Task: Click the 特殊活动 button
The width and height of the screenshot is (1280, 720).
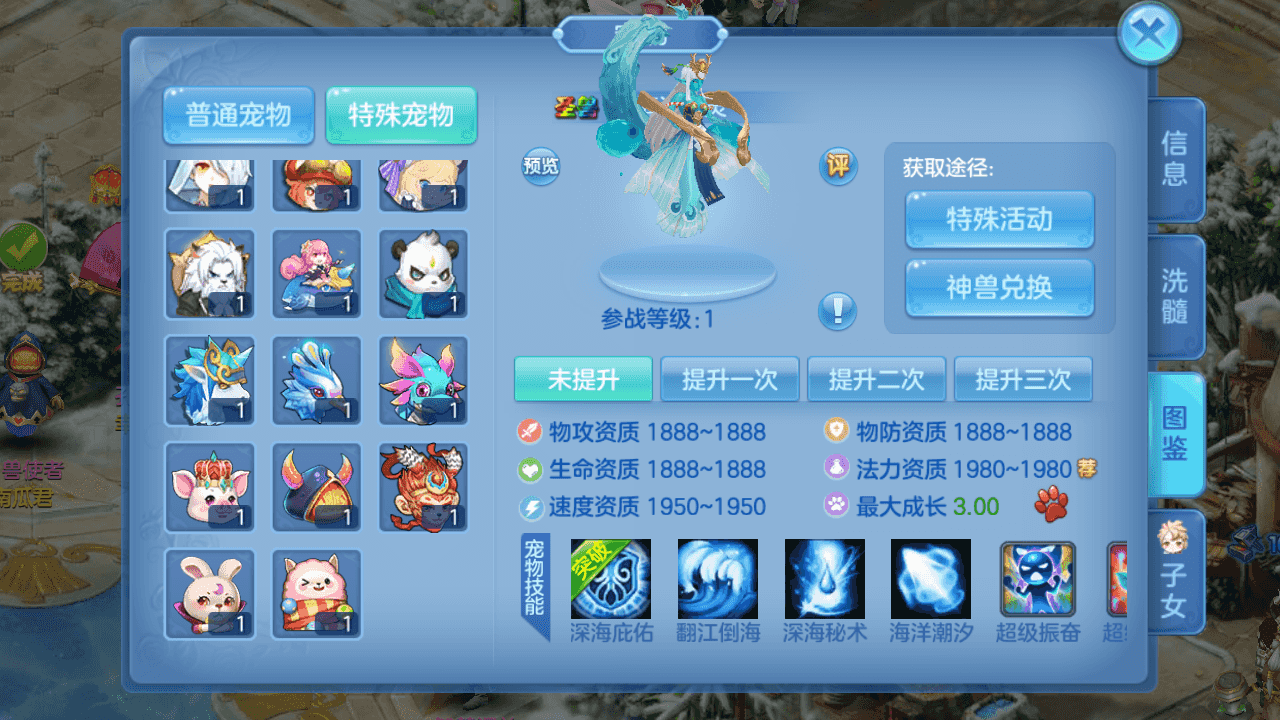Action: point(999,222)
